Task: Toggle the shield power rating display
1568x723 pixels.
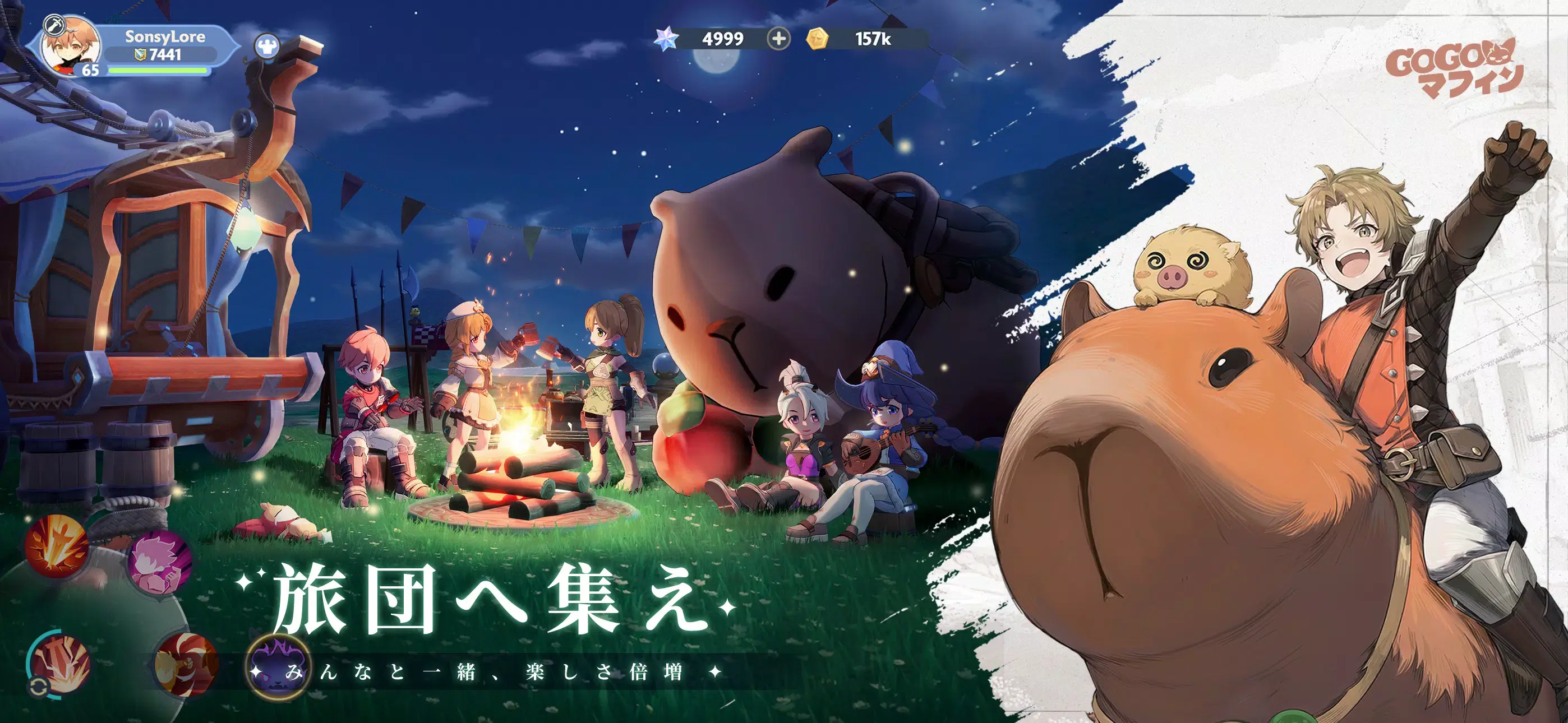Action: tap(157, 55)
